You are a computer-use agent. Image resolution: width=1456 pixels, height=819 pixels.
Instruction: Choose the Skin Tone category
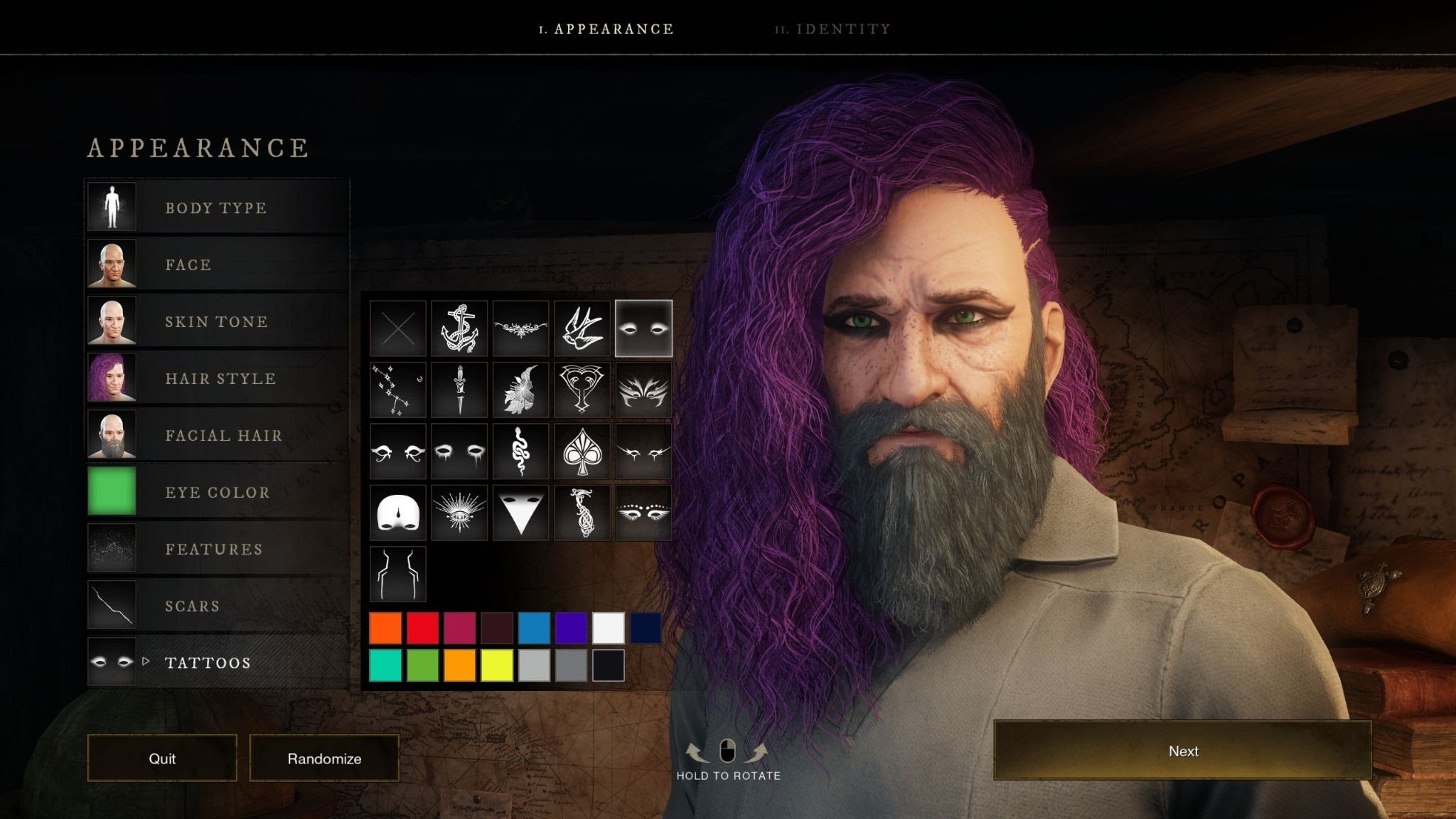click(216, 321)
